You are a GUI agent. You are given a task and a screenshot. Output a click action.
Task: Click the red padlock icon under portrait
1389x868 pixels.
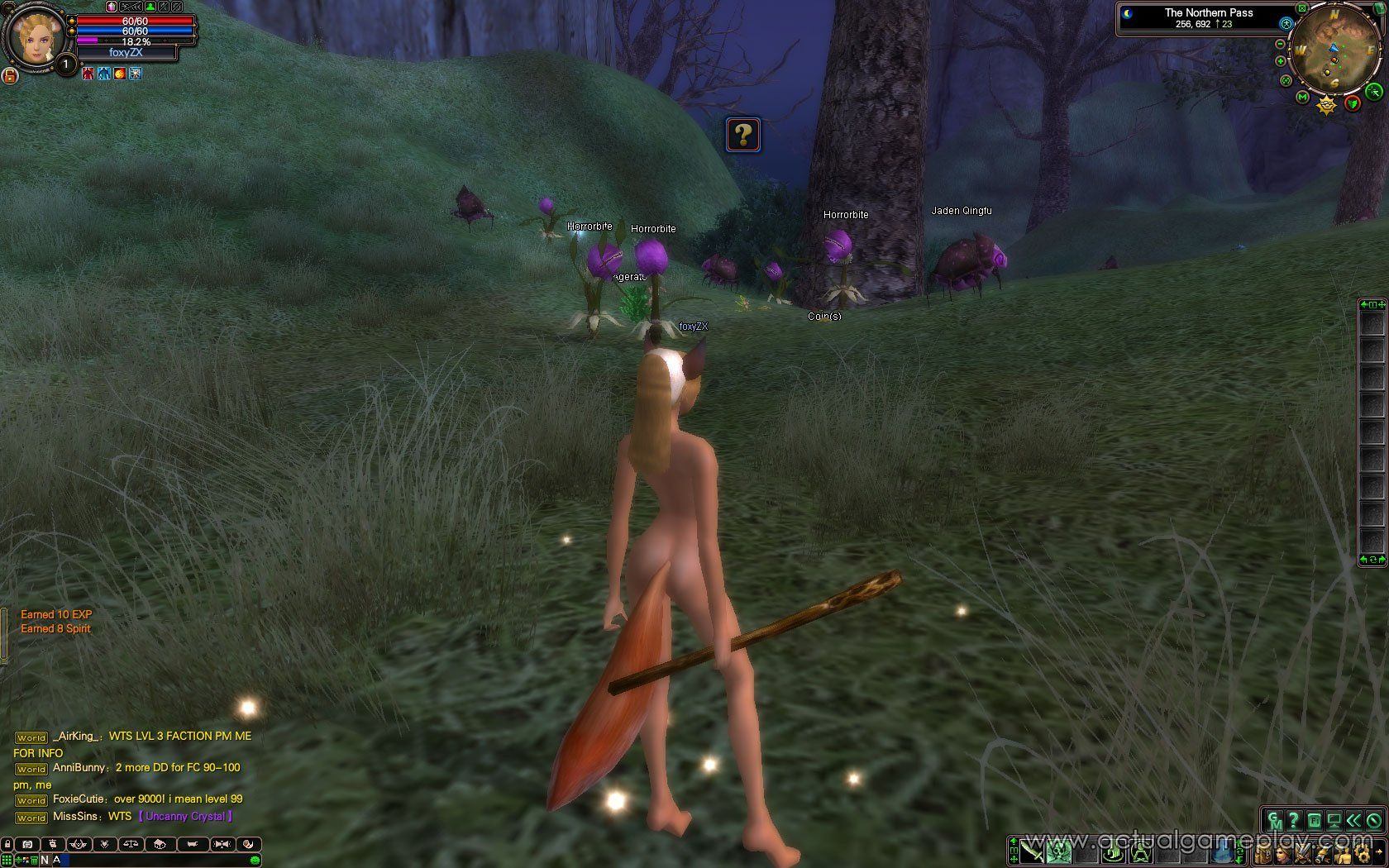point(11,76)
